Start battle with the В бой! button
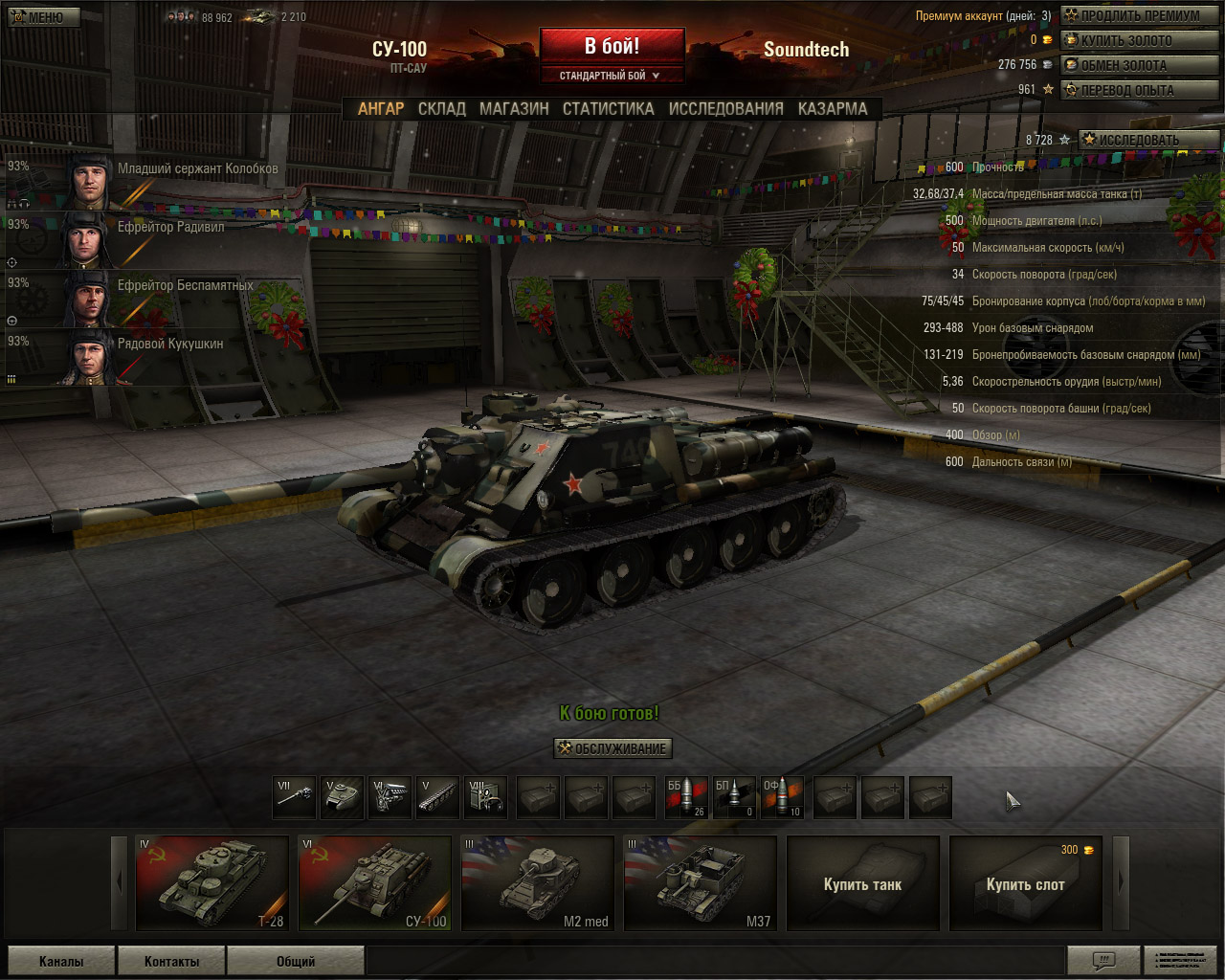This screenshot has width=1225, height=980. (612, 46)
